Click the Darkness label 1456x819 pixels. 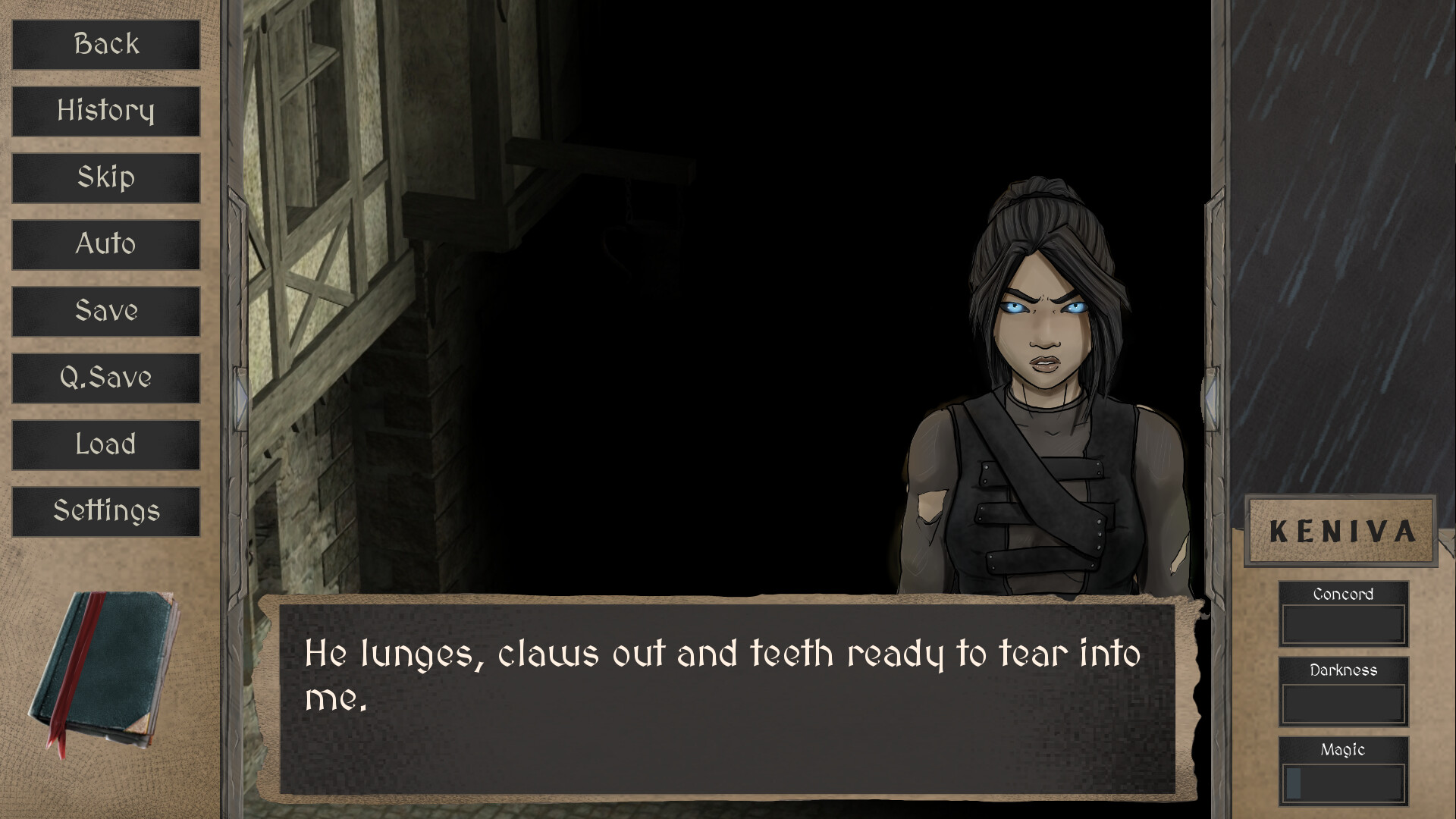tap(1343, 670)
